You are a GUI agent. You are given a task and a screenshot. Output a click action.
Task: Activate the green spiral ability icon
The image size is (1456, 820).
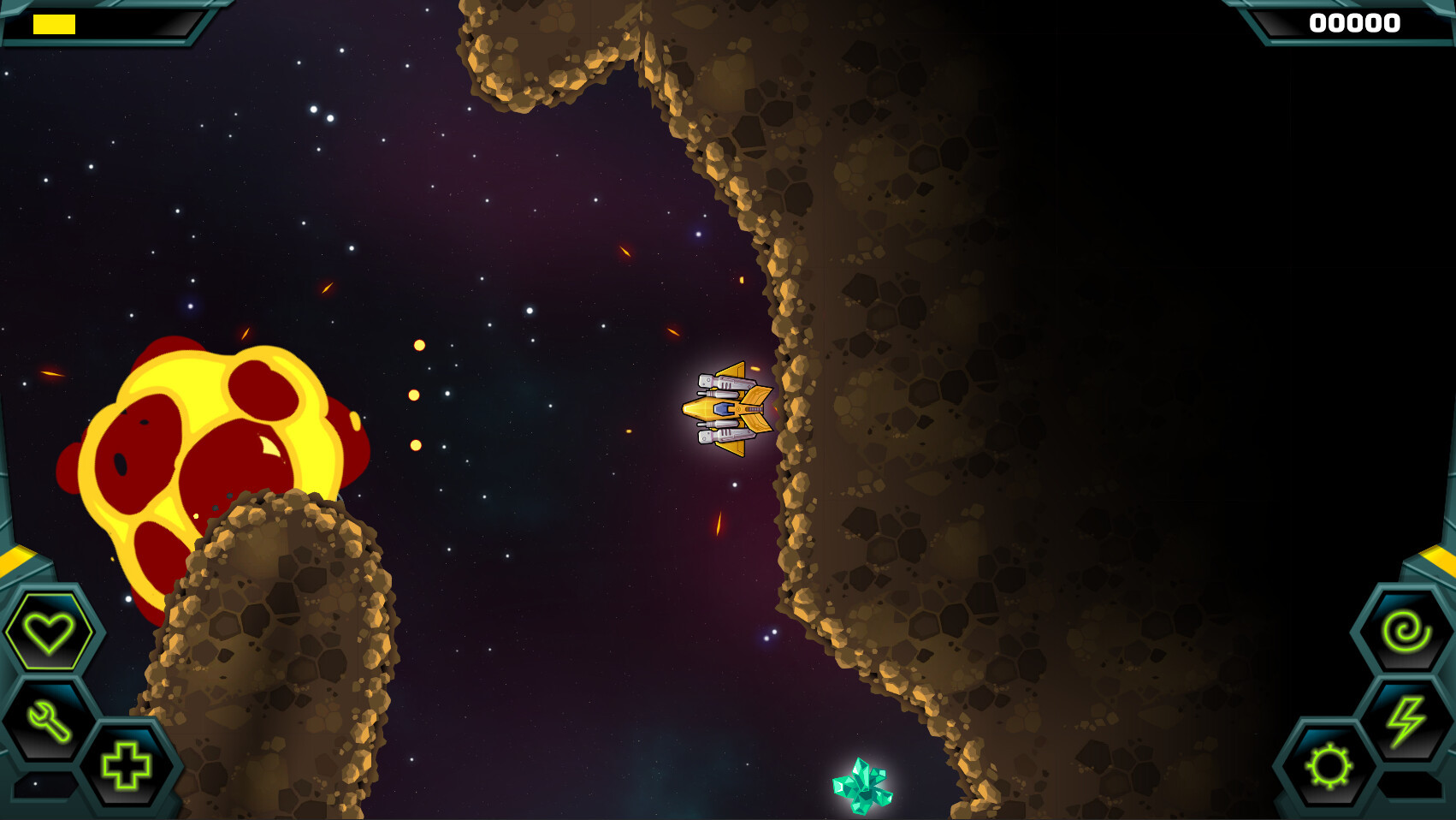[1406, 633]
